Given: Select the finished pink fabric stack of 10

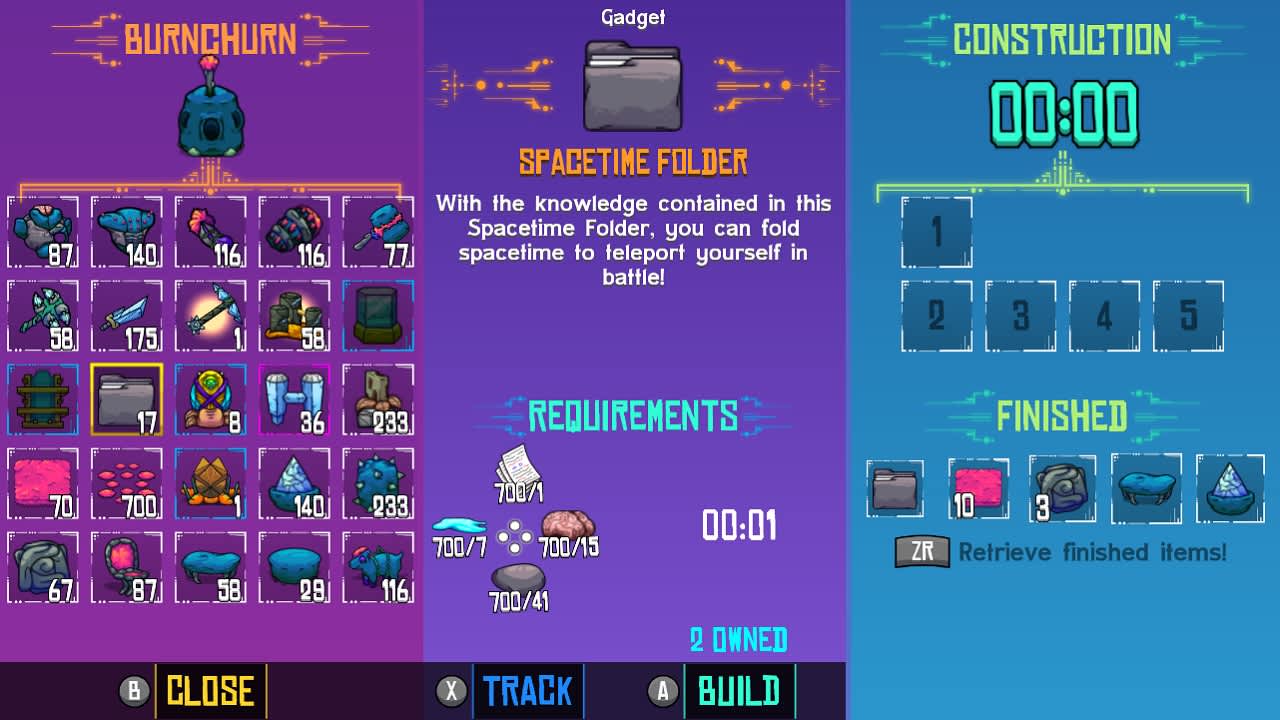Looking at the screenshot, I should tap(978, 489).
